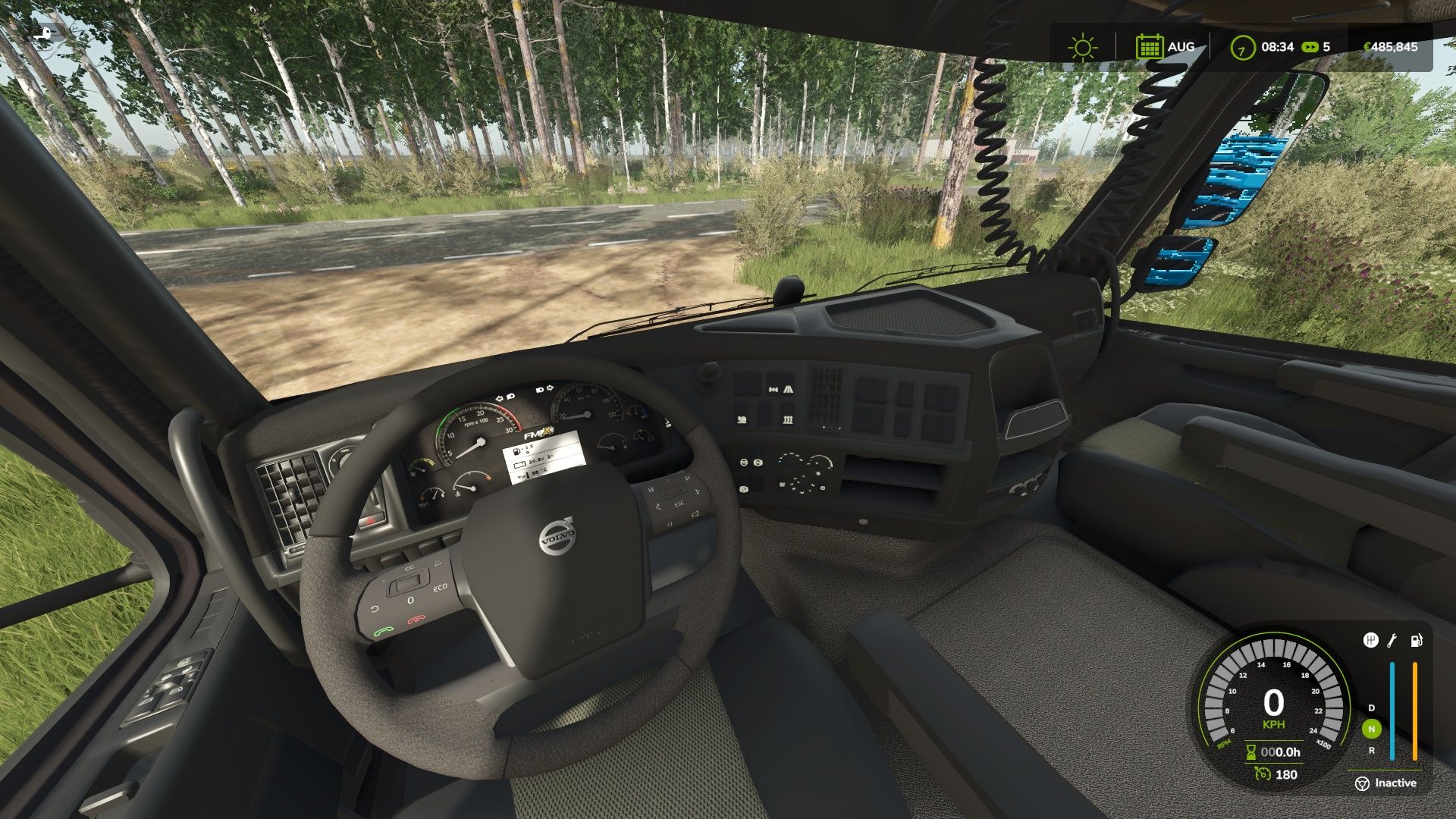This screenshot has width=1456, height=819.
Task: Open the calendar icon next to AUG
Action: click(1152, 46)
